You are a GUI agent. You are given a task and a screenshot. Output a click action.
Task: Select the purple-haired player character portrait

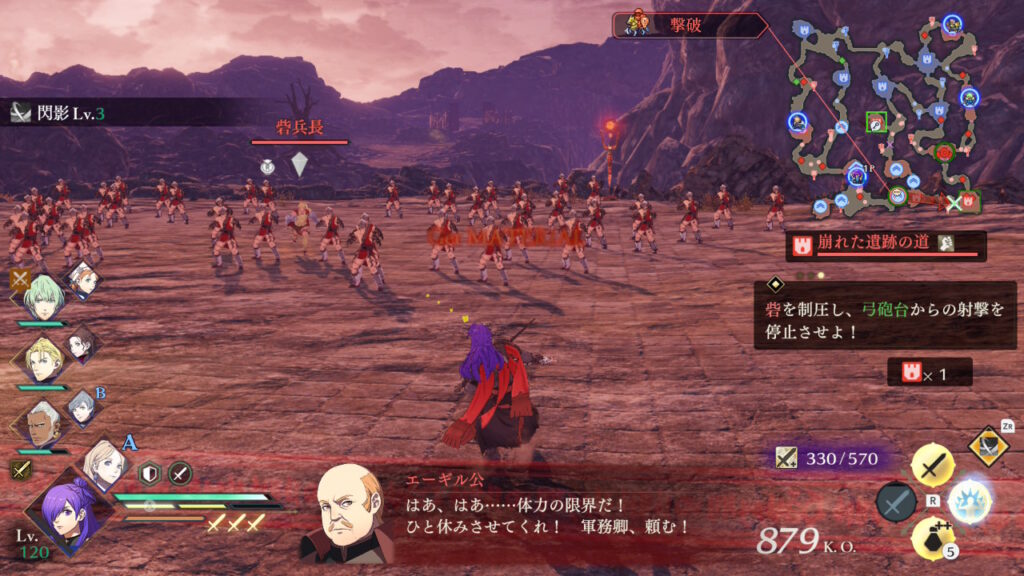pyautogui.click(x=65, y=513)
